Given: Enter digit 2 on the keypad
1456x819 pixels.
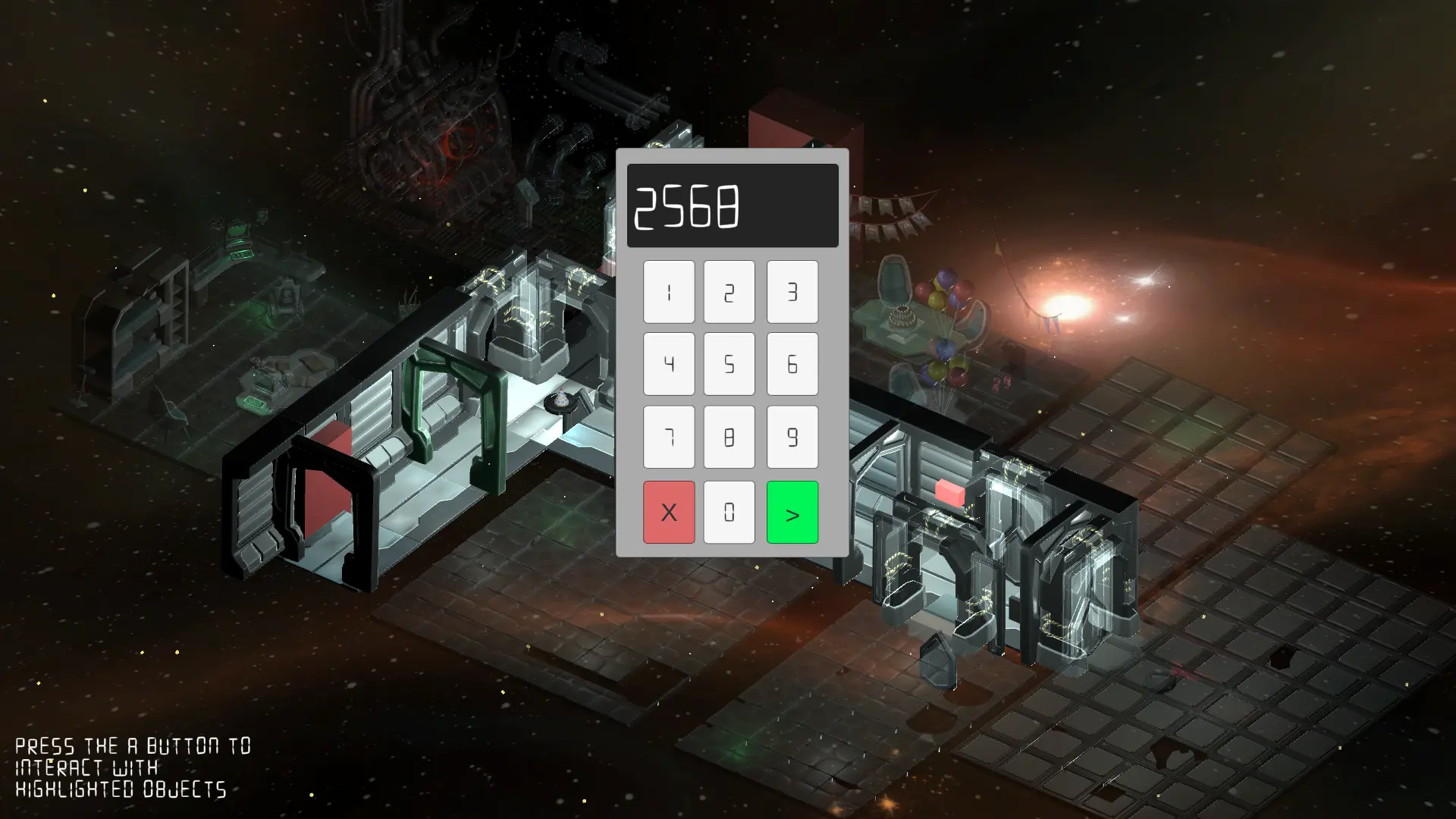Looking at the screenshot, I should [x=729, y=292].
